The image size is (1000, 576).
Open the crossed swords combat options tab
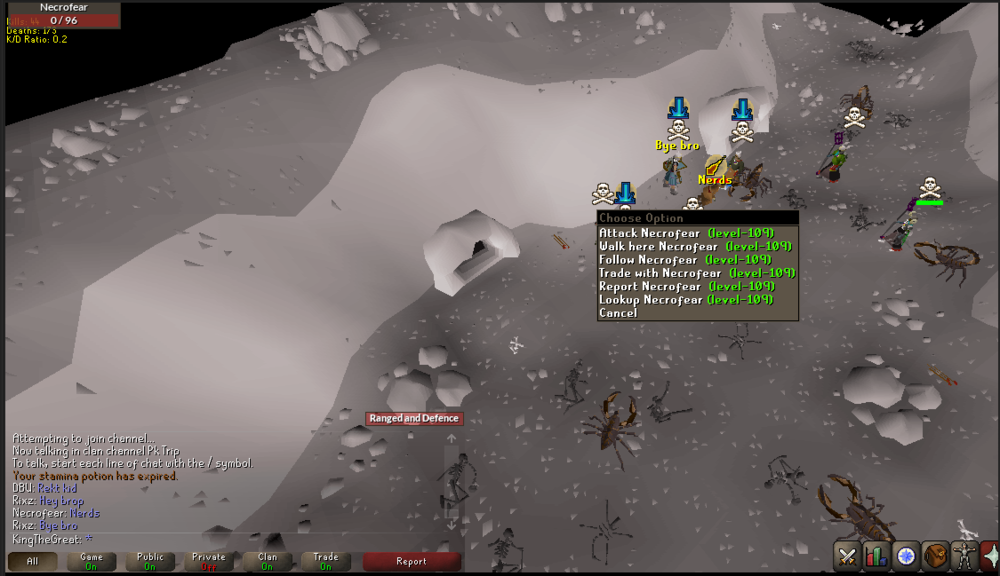tap(848, 555)
